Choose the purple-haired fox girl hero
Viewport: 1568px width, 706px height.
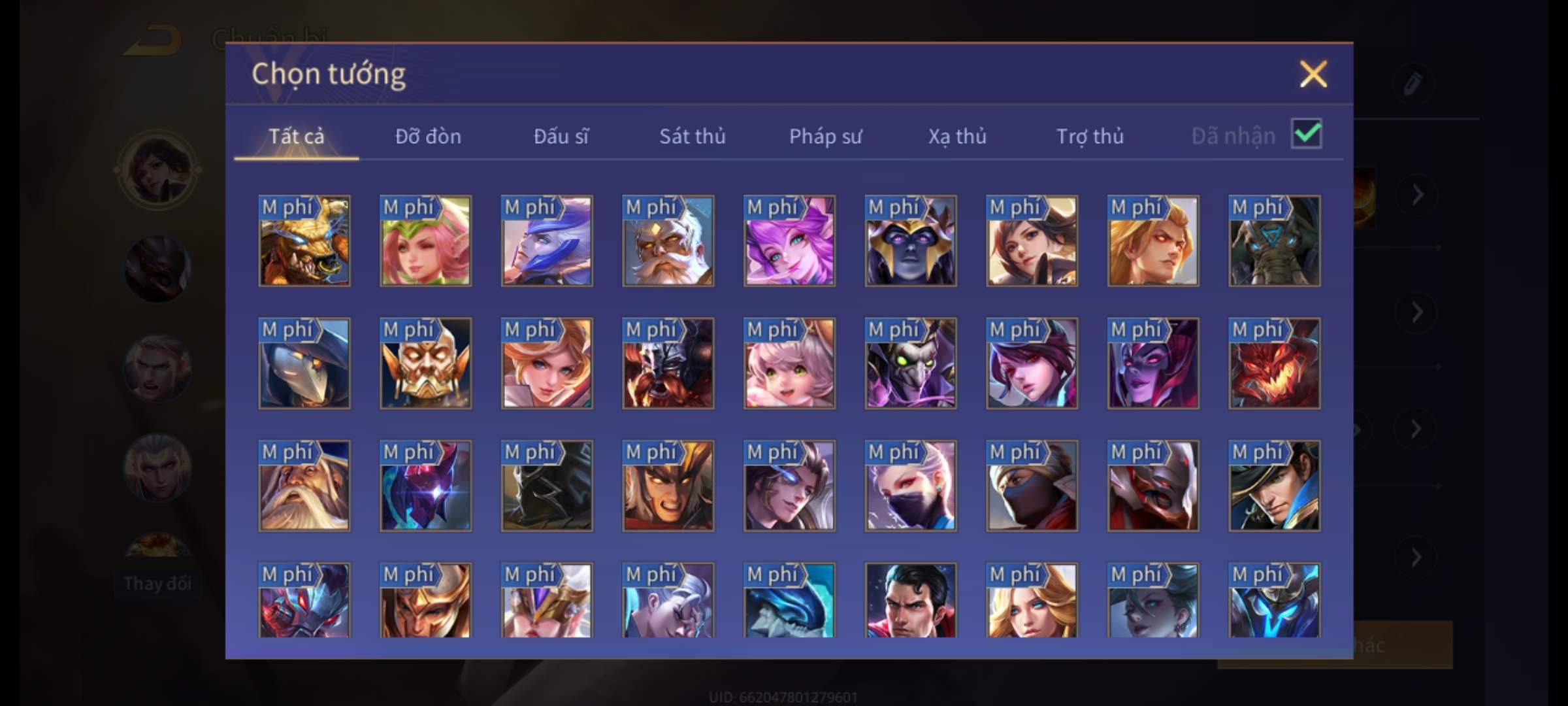(x=789, y=241)
